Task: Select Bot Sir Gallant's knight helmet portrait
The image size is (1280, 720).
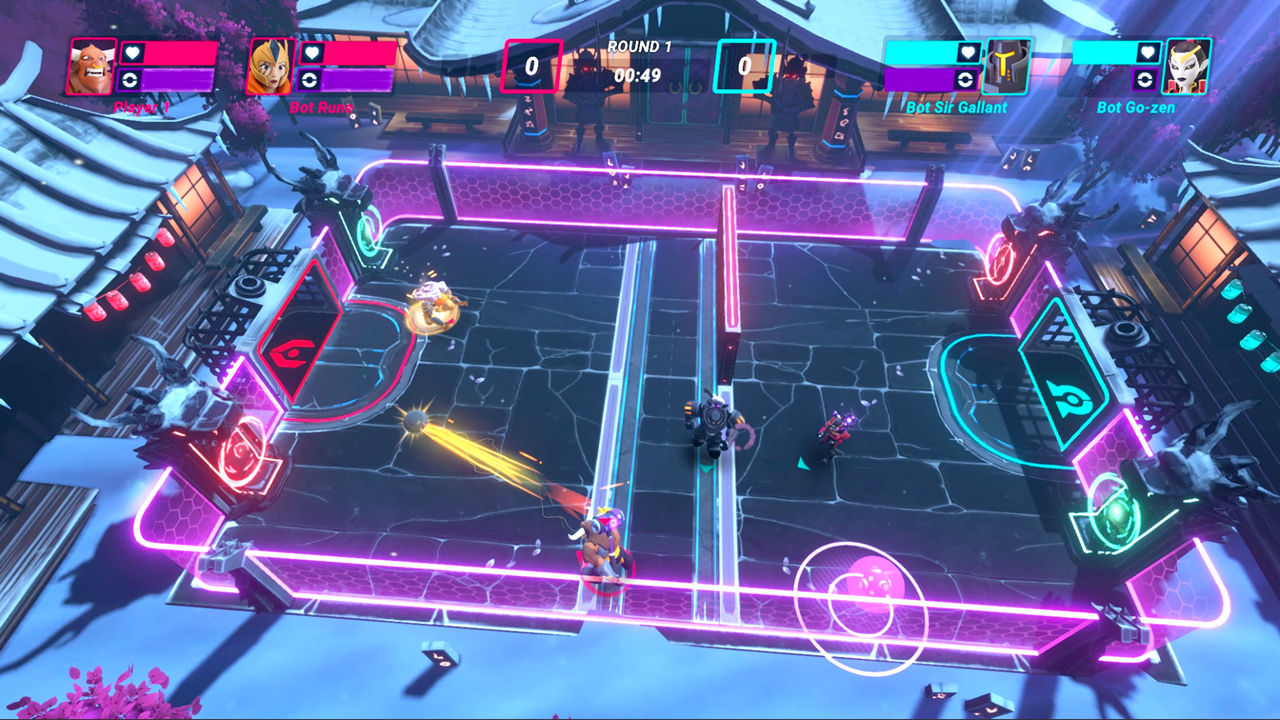Action: point(1010,68)
